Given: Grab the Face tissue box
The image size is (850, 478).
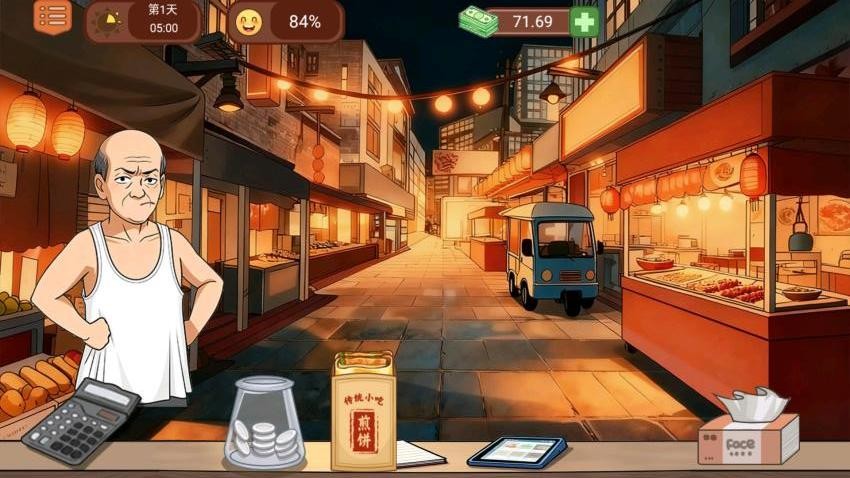Looking at the screenshot, I should [749, 430].
